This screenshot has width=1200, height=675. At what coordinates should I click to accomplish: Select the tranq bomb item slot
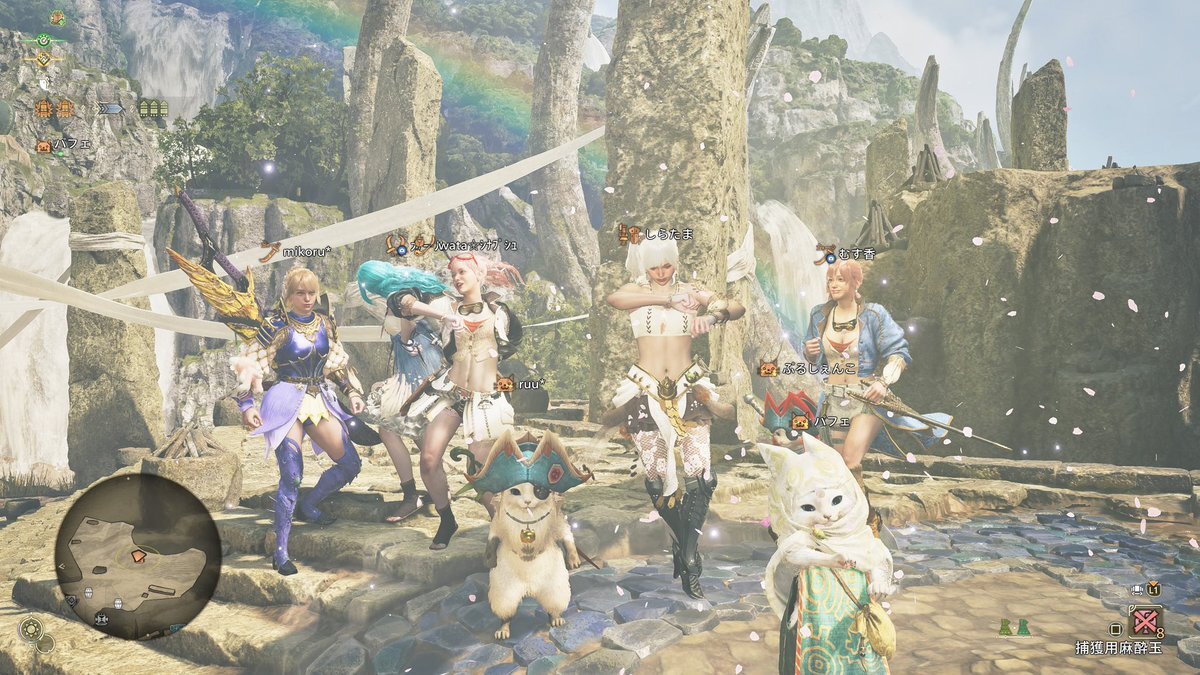click(x=1144, y=623)
